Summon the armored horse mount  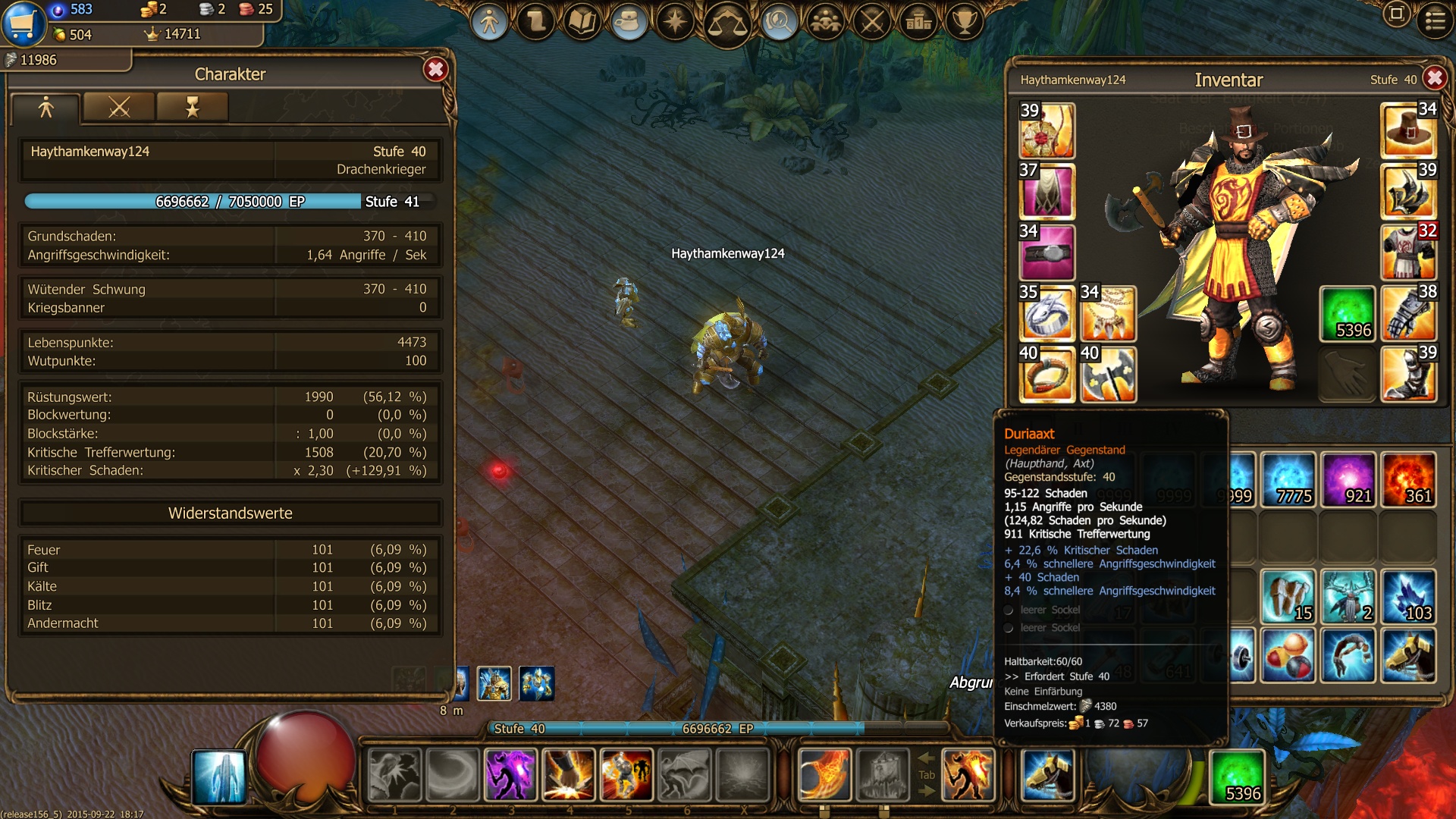[x=1047, y=775]
